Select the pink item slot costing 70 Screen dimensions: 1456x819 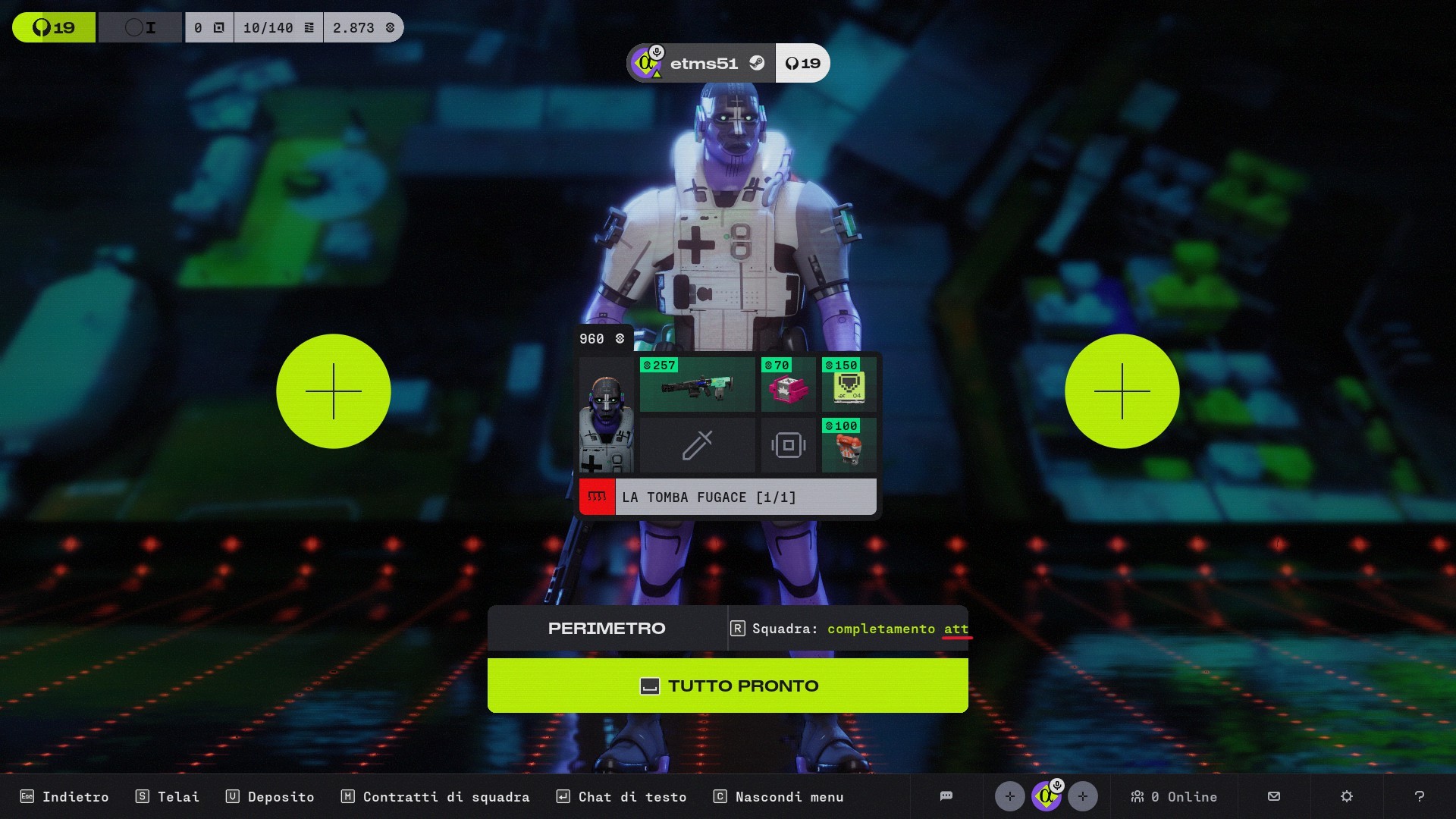tap(788, 384)
